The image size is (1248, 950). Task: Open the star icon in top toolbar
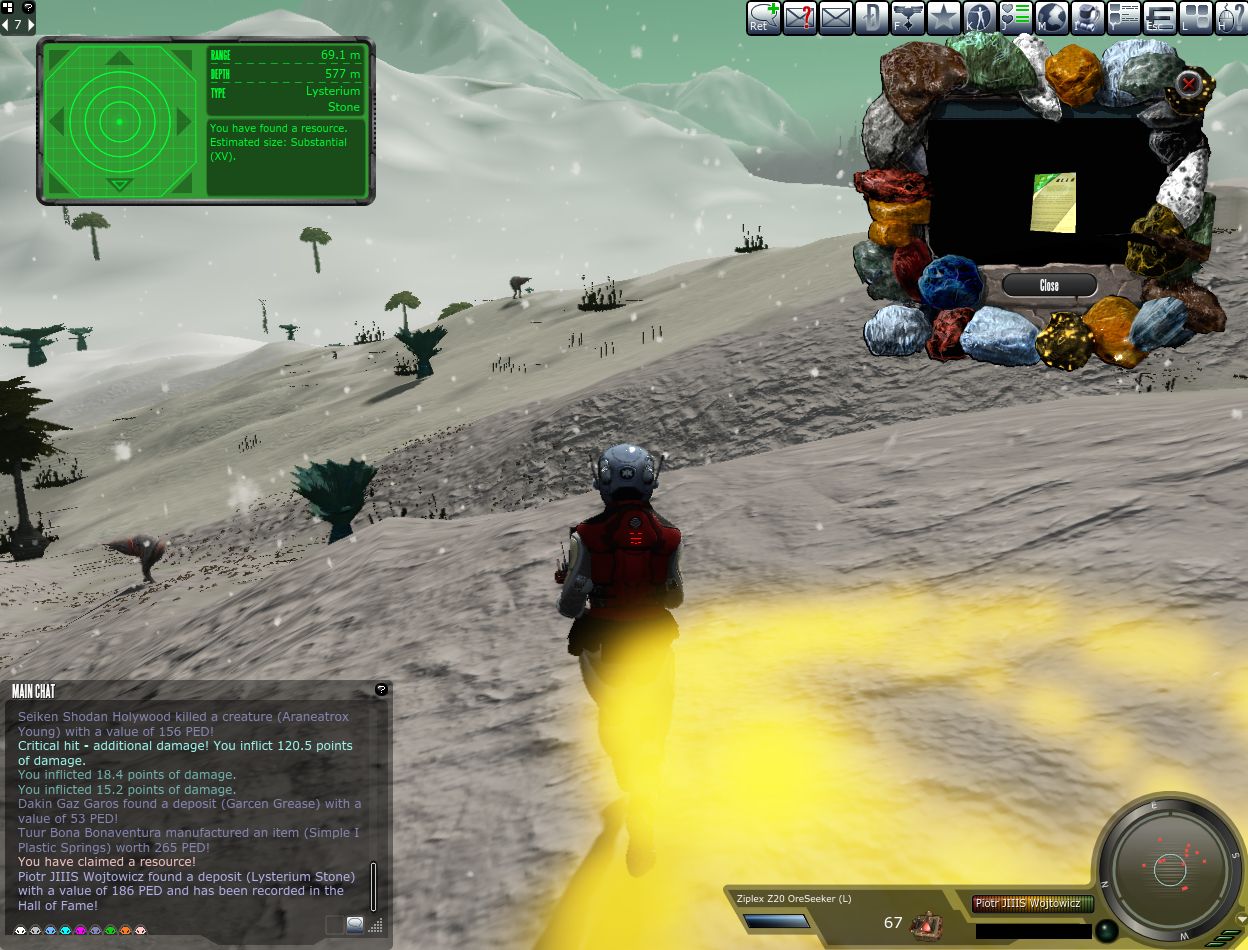(943, 17)
